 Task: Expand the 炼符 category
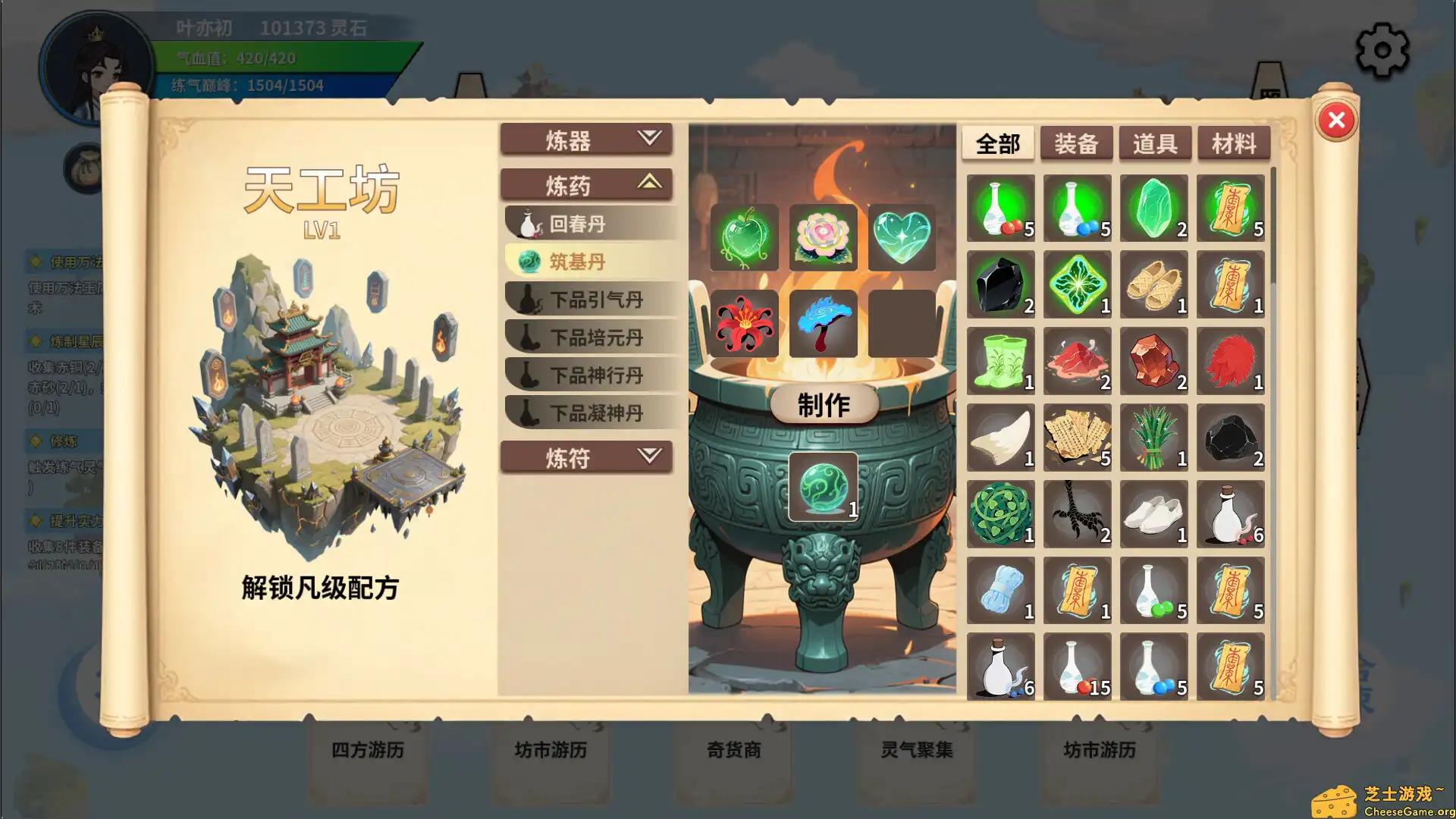(585, 457)
